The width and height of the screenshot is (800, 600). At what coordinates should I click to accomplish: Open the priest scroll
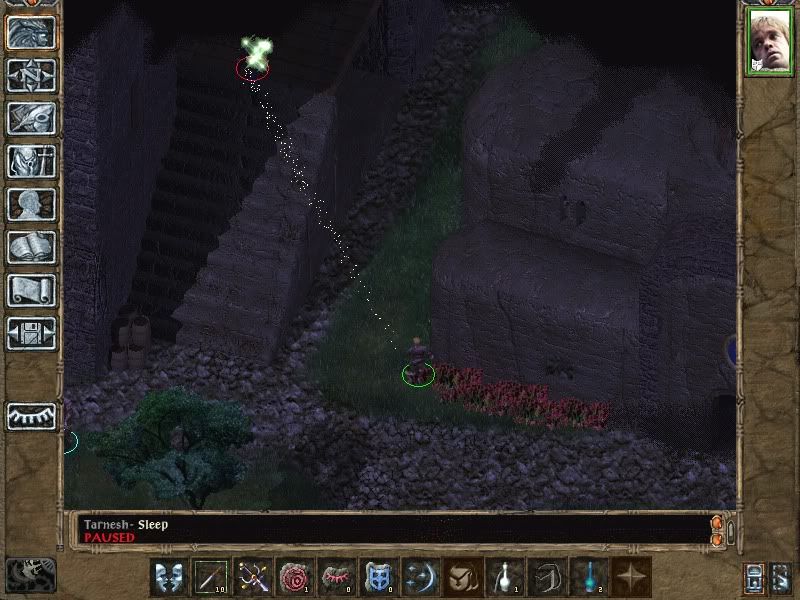click(31, 290)
